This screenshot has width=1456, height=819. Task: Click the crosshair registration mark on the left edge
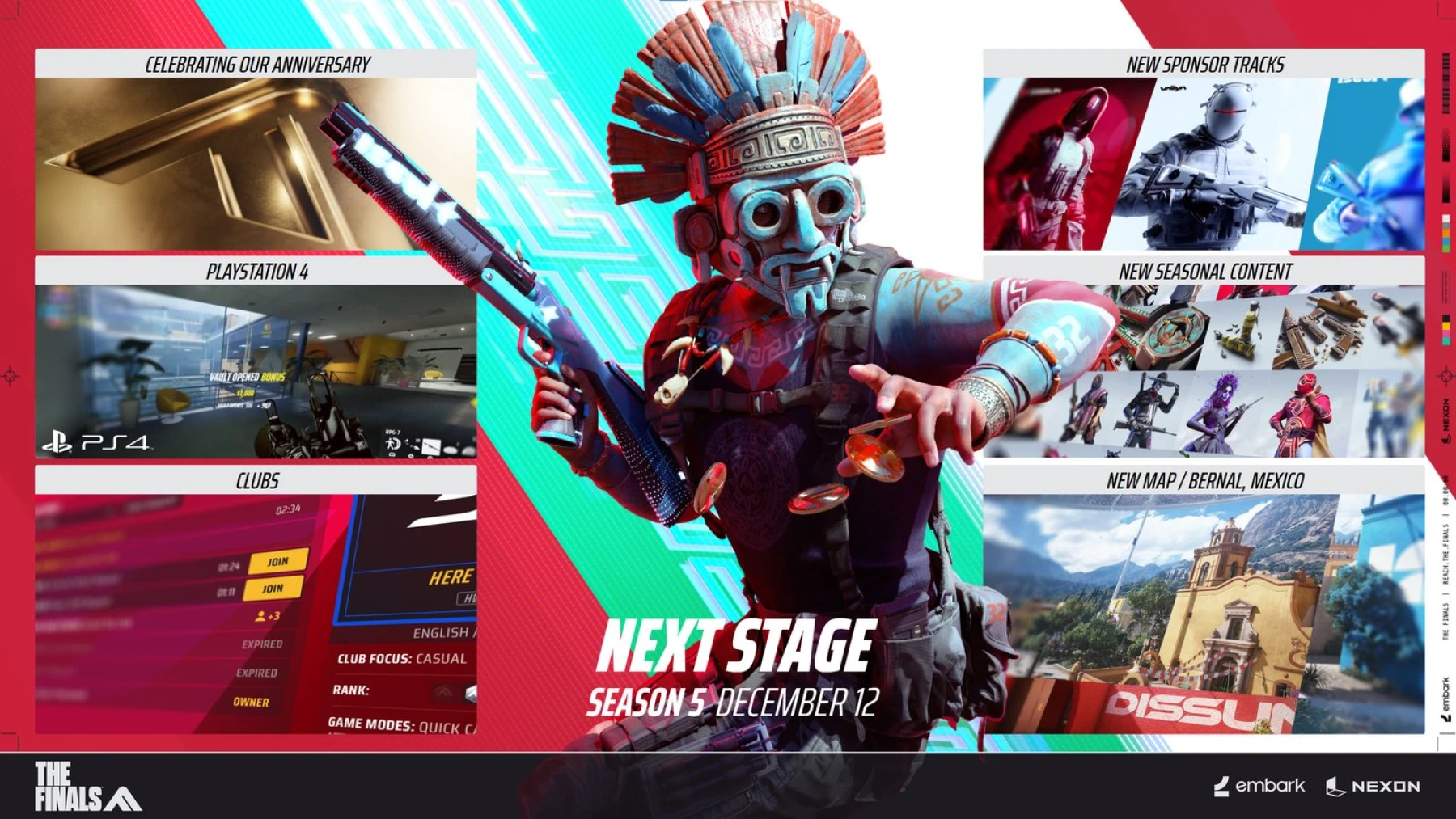tap(10, 375)
